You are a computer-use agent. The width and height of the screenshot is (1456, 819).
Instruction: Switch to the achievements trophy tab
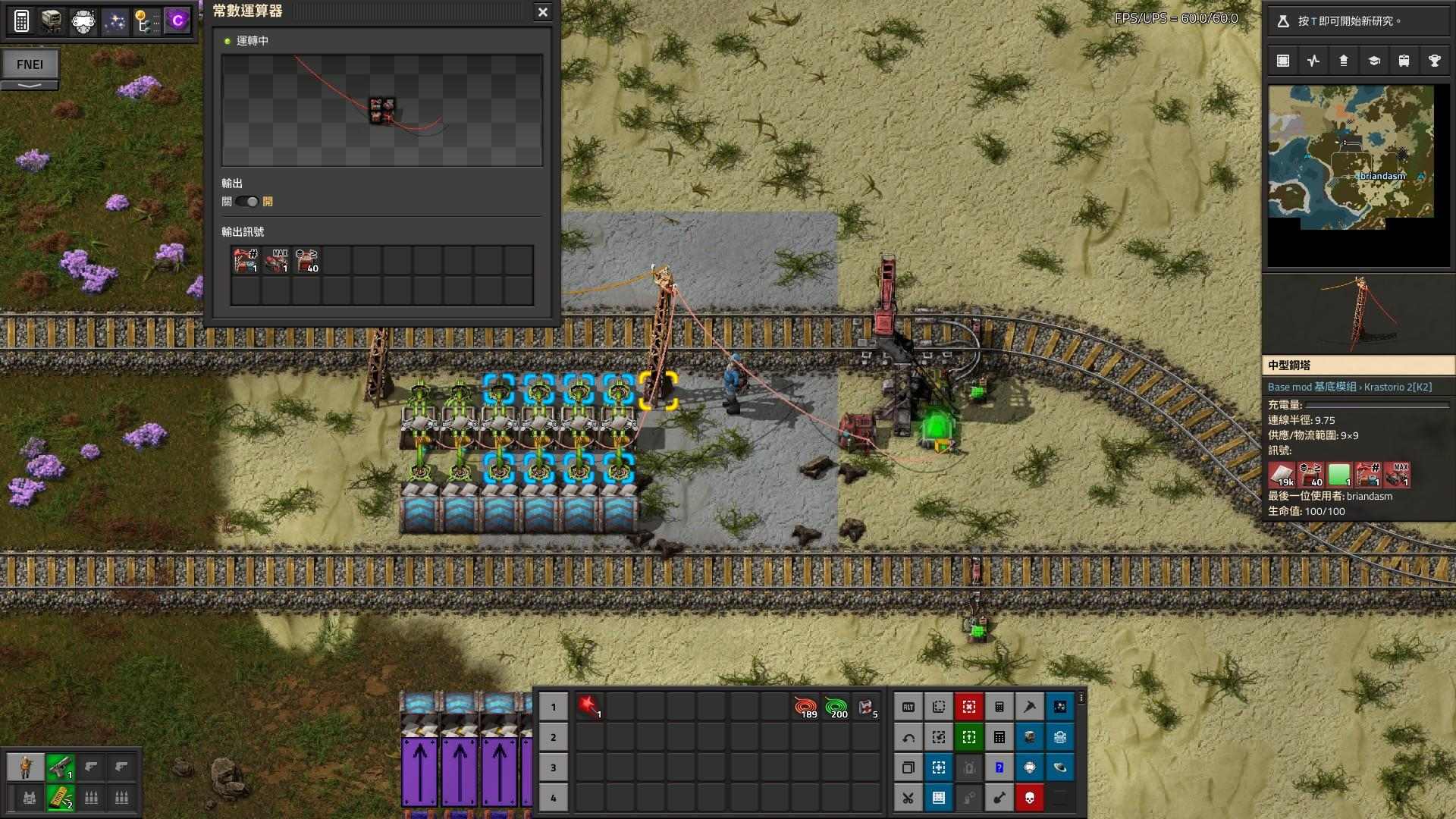pyautogui.click(x=1436, y=60)
